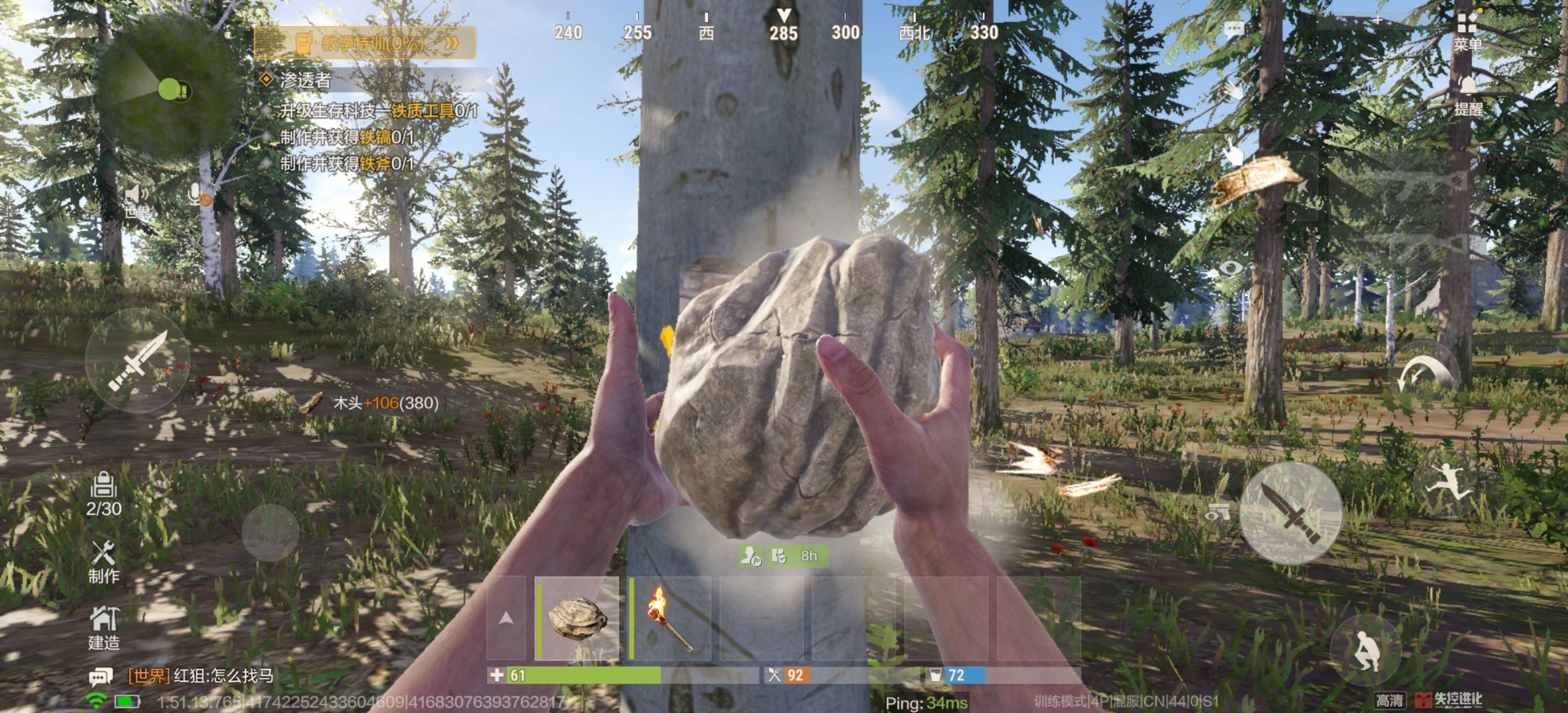Open the 菜单 menu

[1467, 30]
